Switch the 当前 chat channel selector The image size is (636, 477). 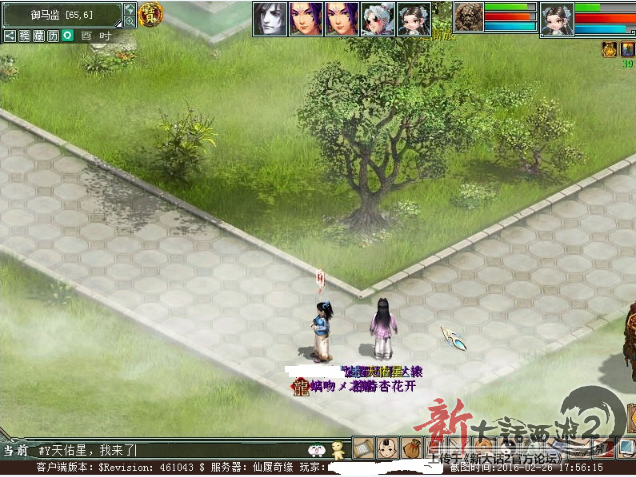15,450
